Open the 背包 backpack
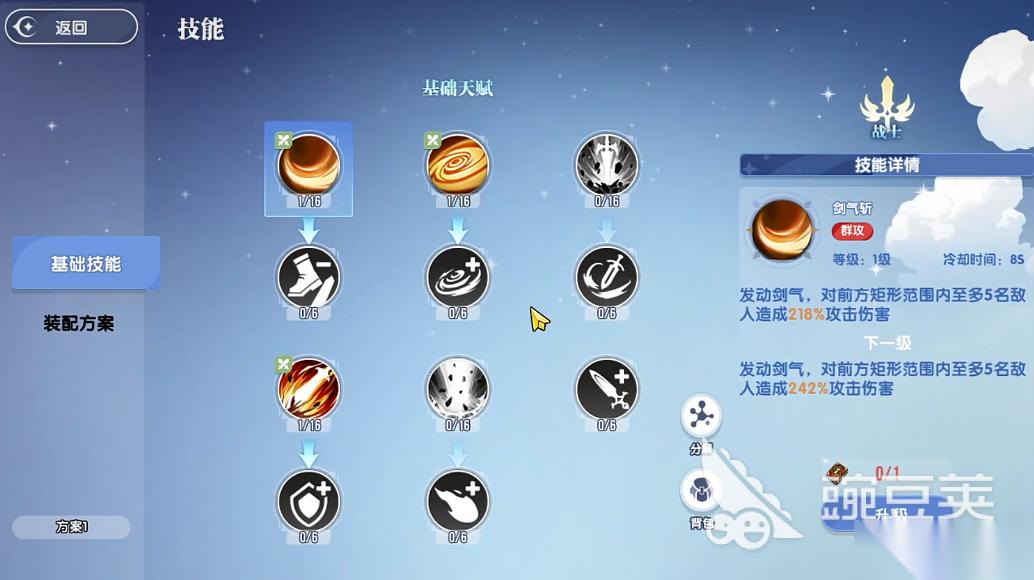The image size is (1034, 580). click(701, 492)
